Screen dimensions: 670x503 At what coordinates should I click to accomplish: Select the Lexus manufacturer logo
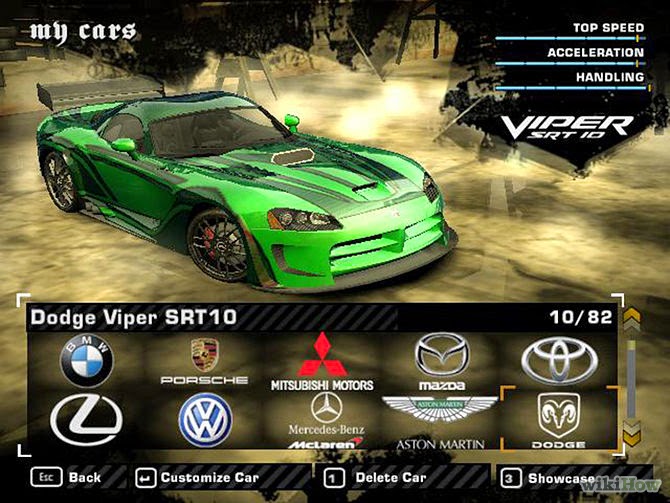click(x=86, y=418)
